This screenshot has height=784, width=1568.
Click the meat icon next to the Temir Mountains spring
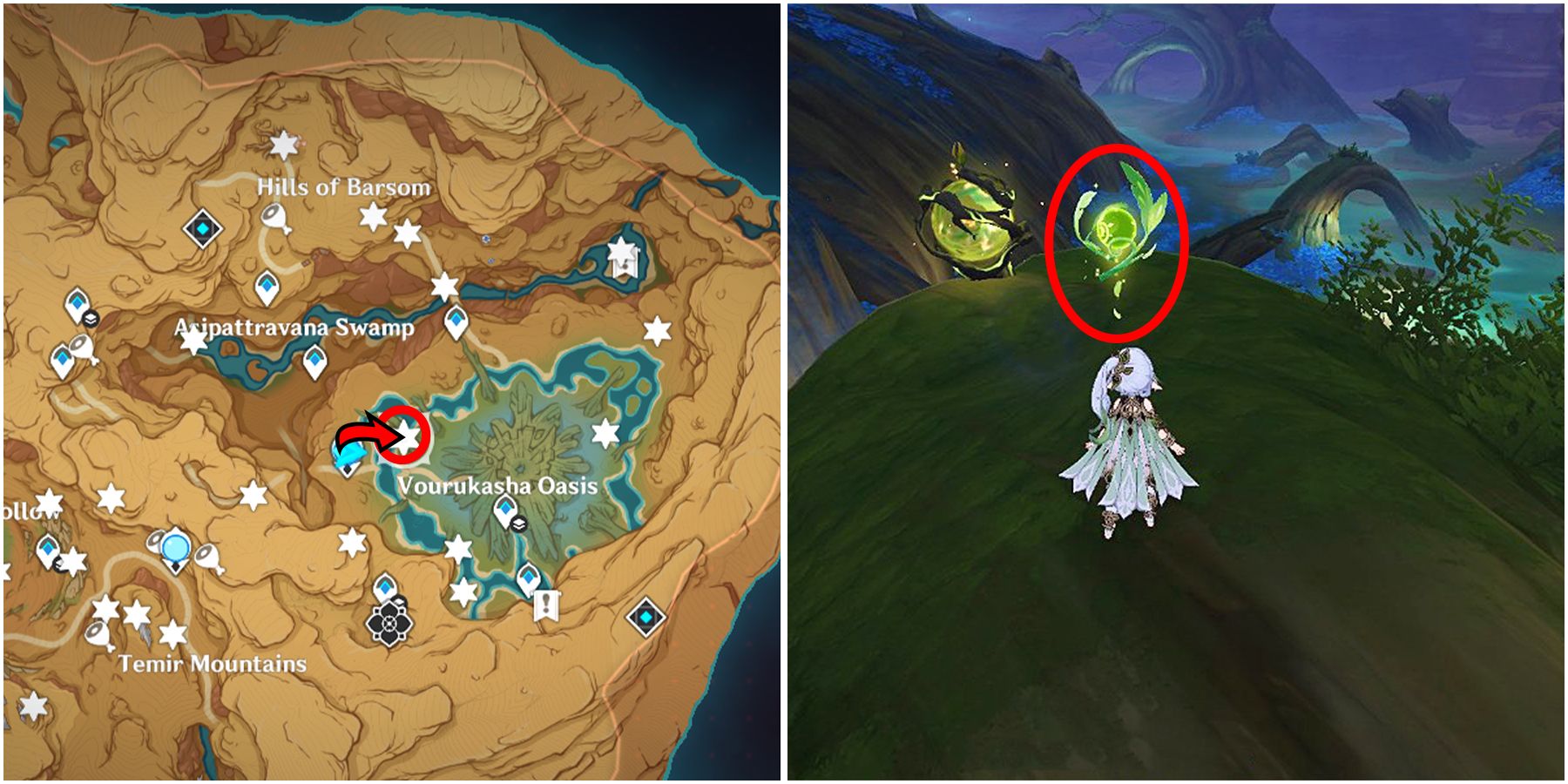click(x=208, y=558)
